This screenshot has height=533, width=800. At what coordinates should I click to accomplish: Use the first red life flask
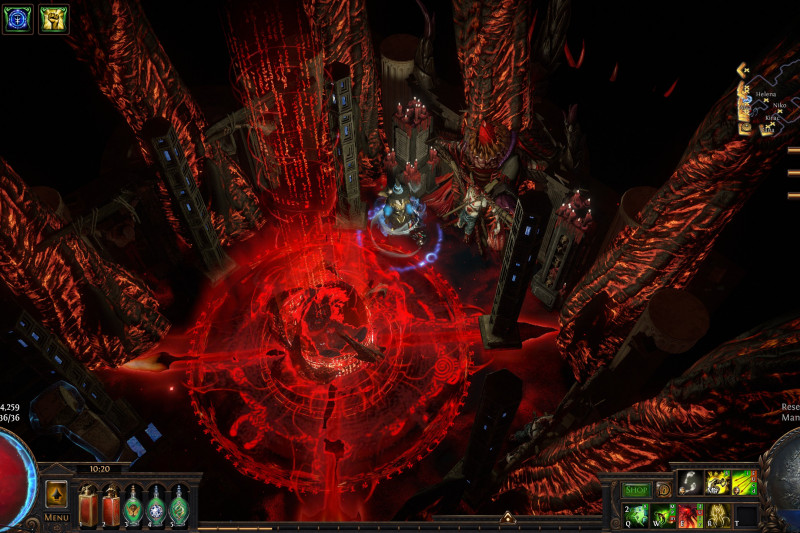click(x=86, y=503)
